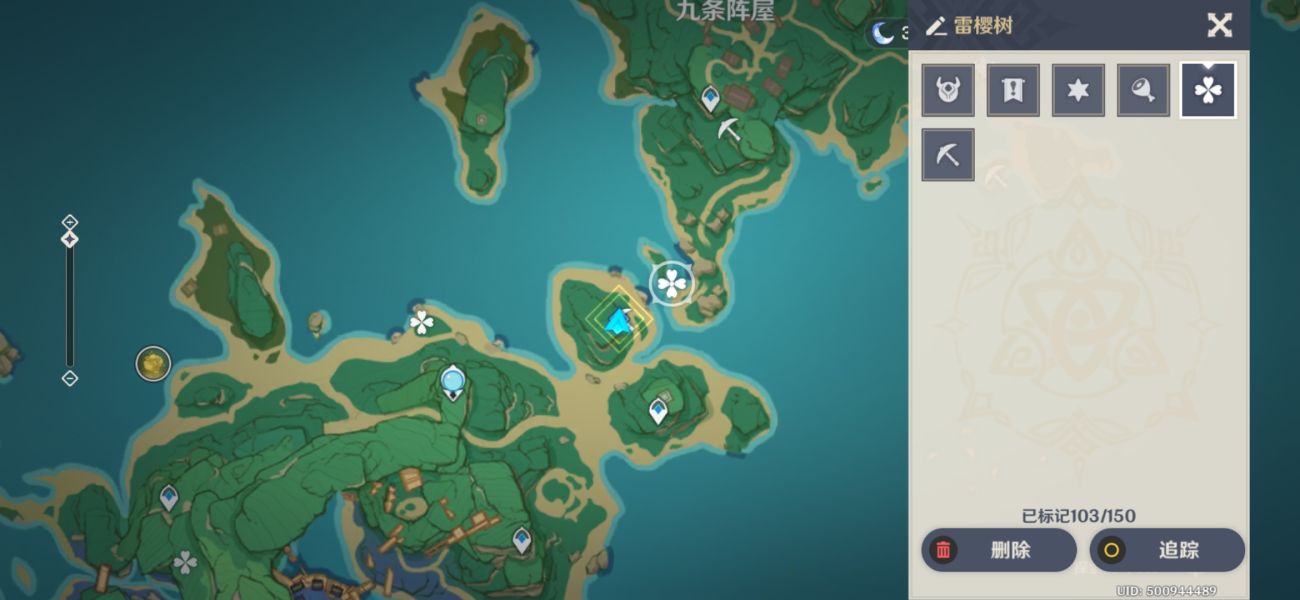Select the circled clover pin on map
This screenshot has height=600, width=1300.
tap(672, 284)
